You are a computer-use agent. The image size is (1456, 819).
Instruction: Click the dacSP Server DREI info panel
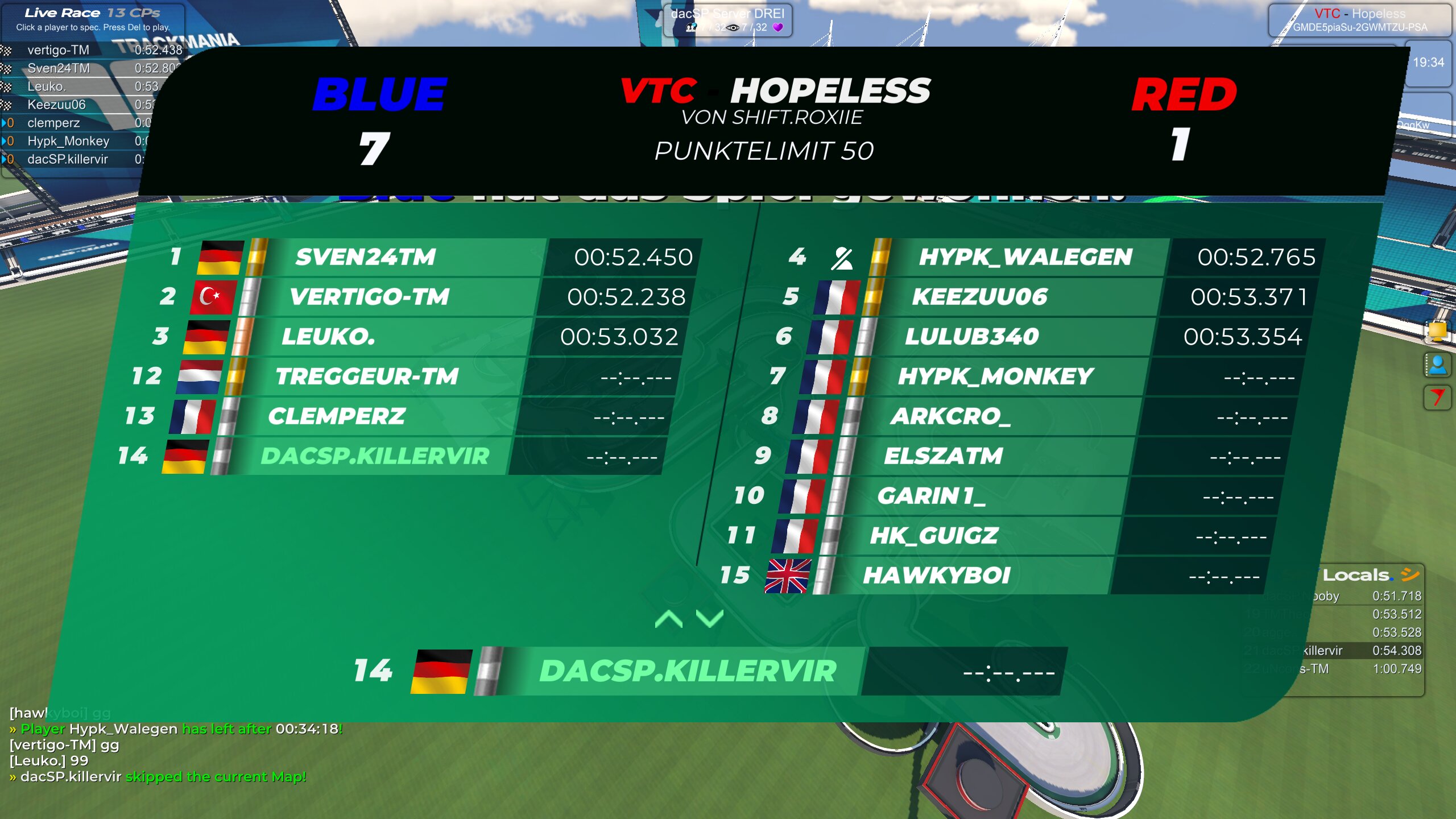pyautogui.click(x=727, y=20)
